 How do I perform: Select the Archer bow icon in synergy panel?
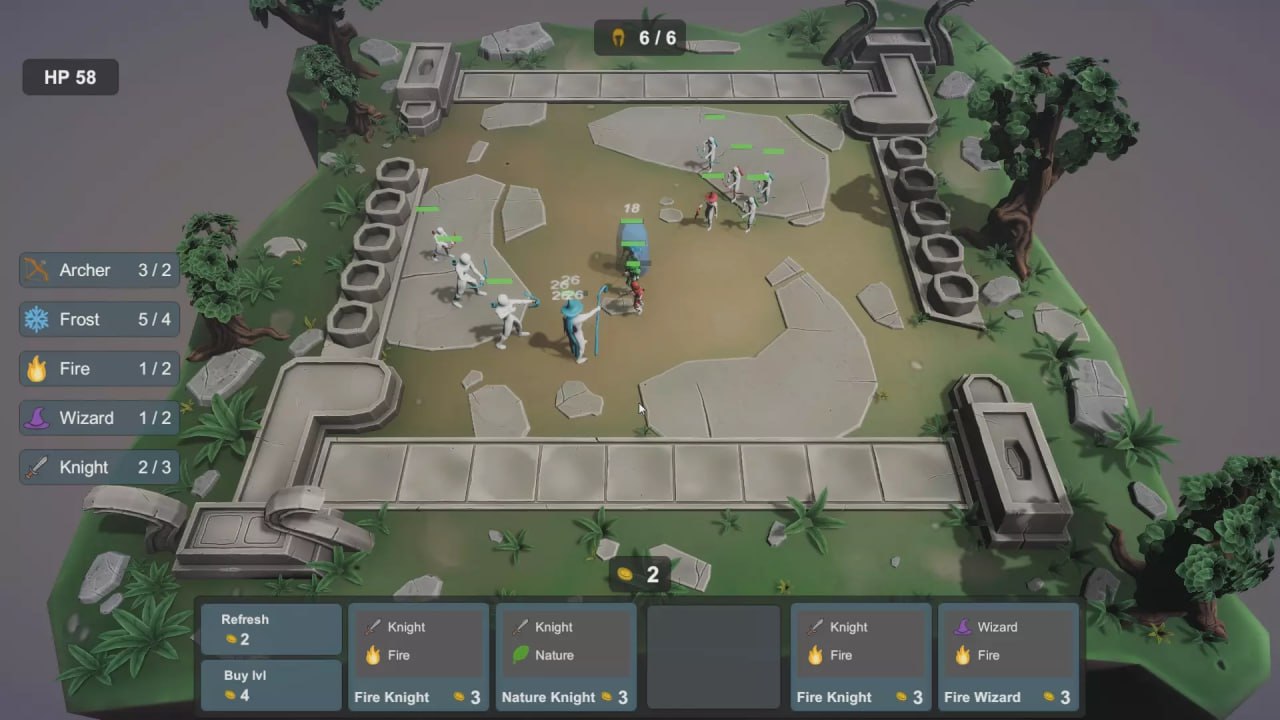coord(39,269)
